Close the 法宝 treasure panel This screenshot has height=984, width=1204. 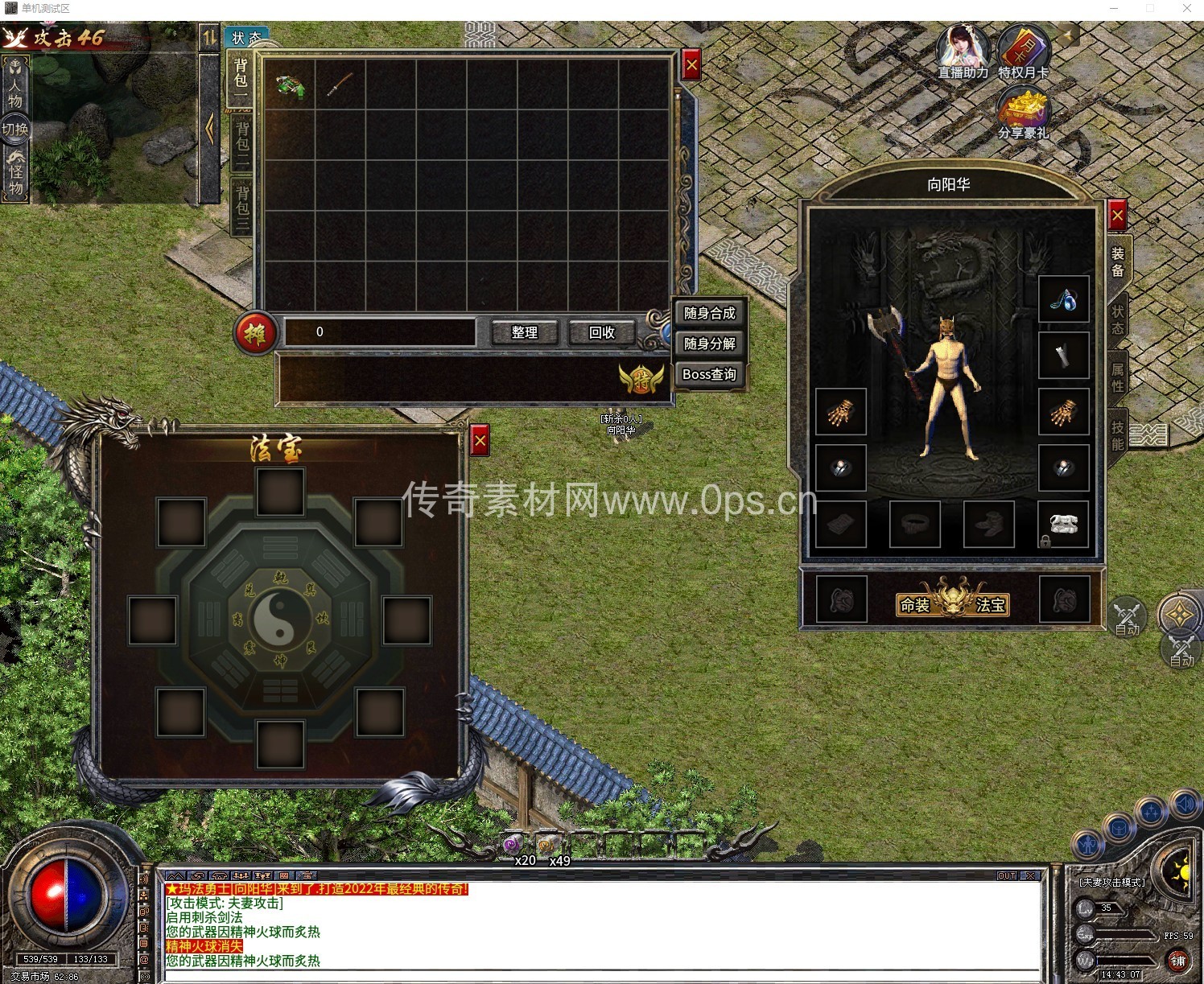coord(480,441)
